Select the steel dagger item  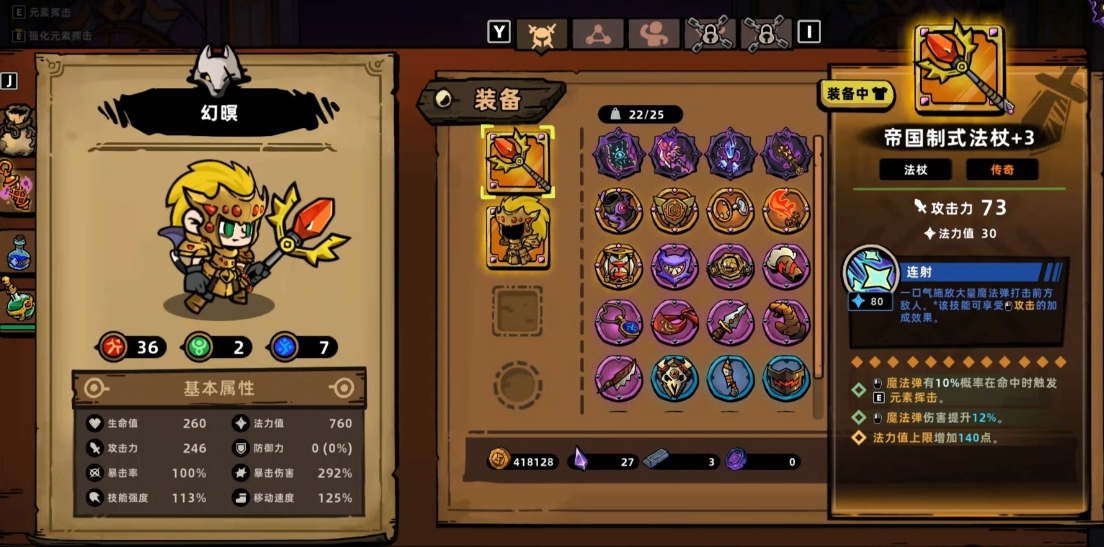[731, 323]
